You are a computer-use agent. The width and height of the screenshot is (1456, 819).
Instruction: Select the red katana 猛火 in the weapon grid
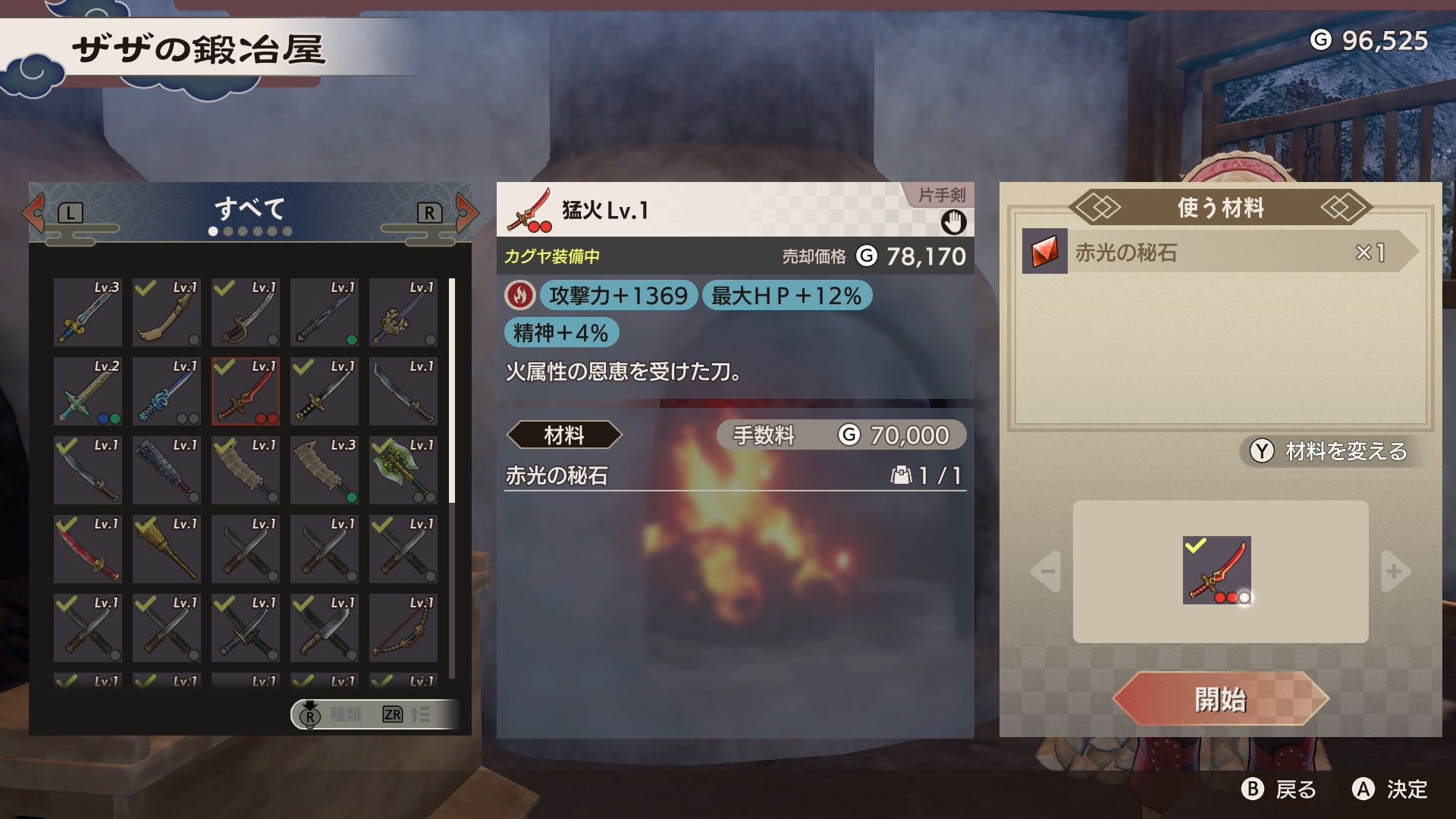coord(245,391)
